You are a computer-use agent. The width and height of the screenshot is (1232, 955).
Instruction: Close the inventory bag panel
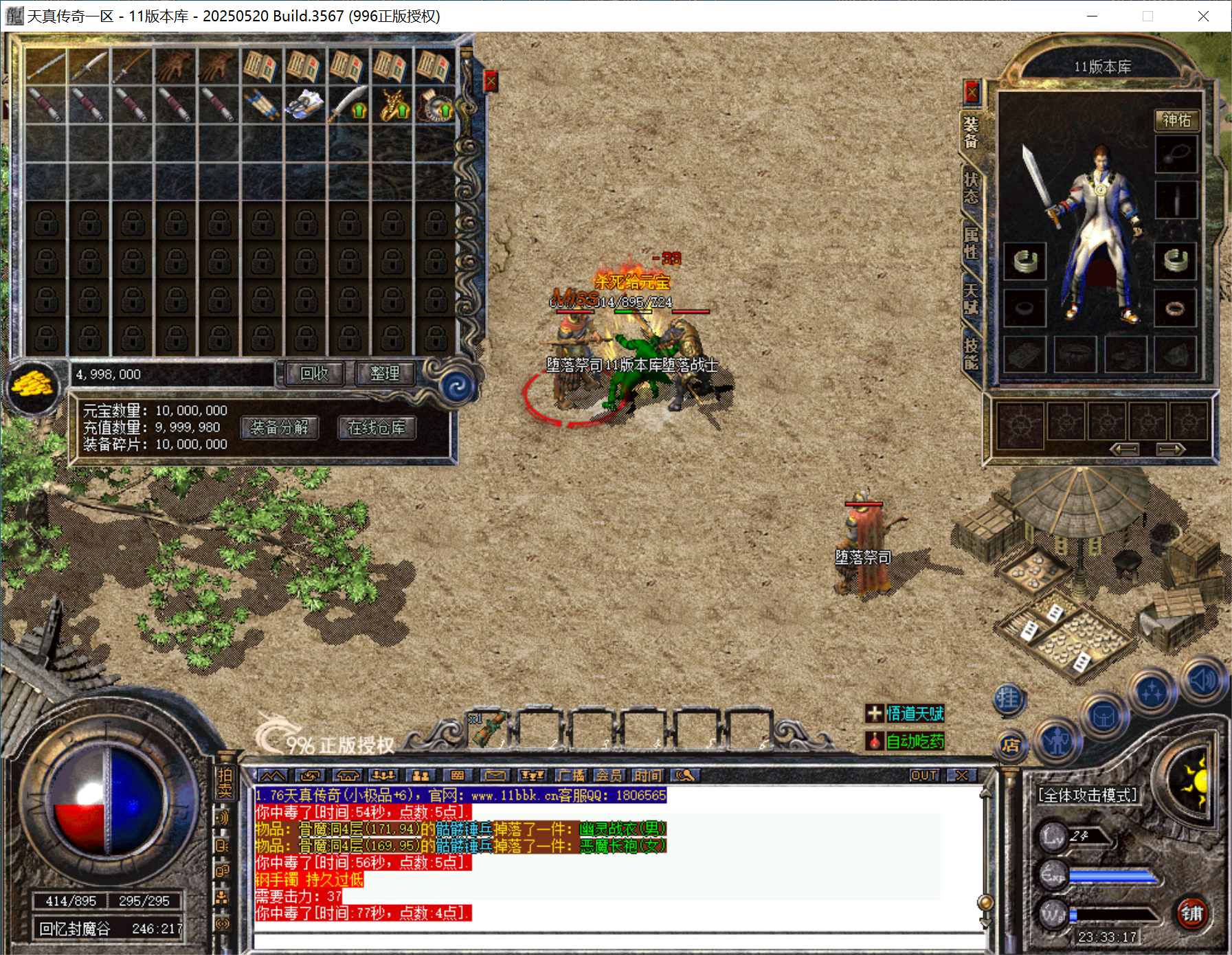click(x=491, y=82)
